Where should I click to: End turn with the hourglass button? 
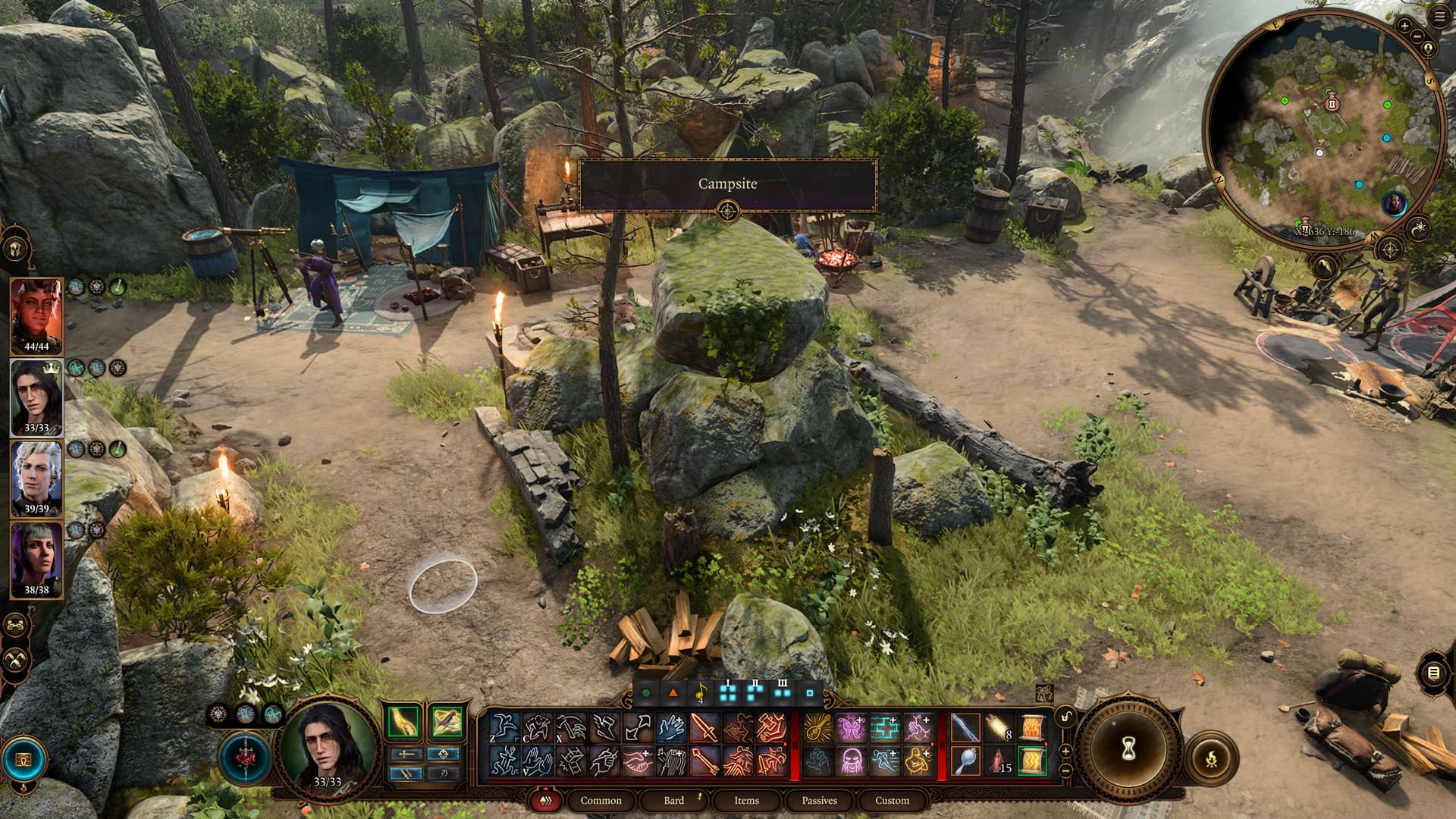pyautogui.click(x=1128, y=749)
